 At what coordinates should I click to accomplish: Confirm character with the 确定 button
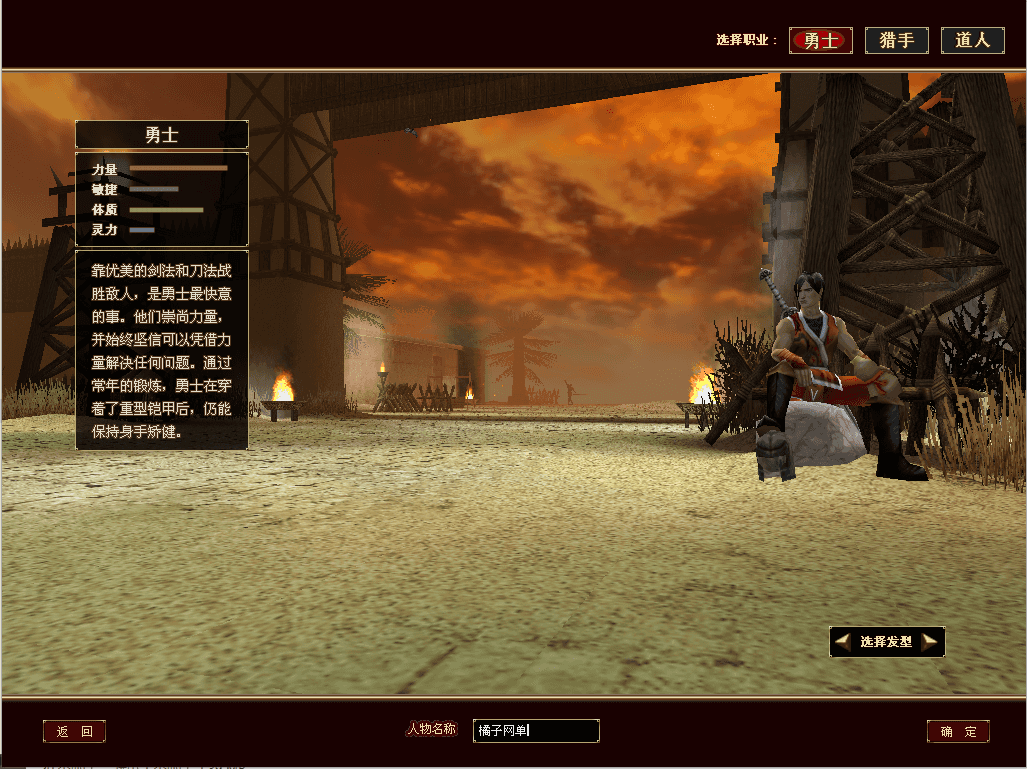pos(958,732)
